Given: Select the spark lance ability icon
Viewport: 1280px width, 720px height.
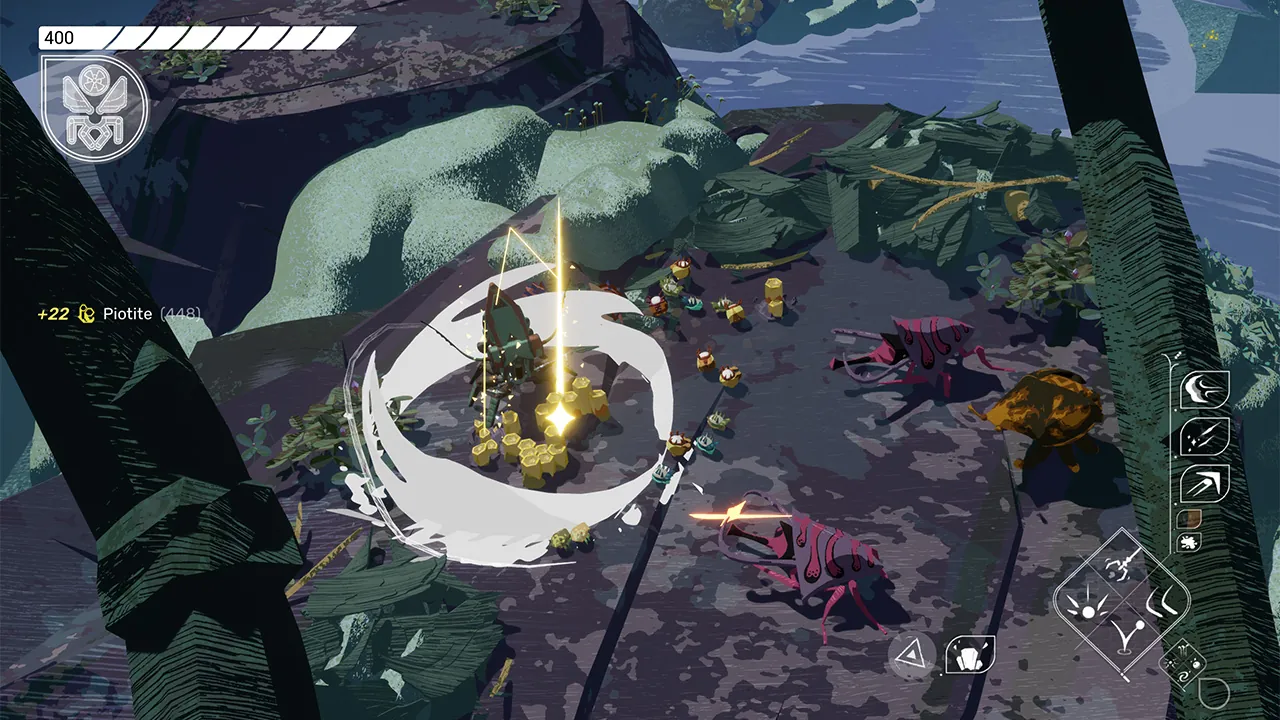Looking at the screenshot, I should [x=1206, y=437].
